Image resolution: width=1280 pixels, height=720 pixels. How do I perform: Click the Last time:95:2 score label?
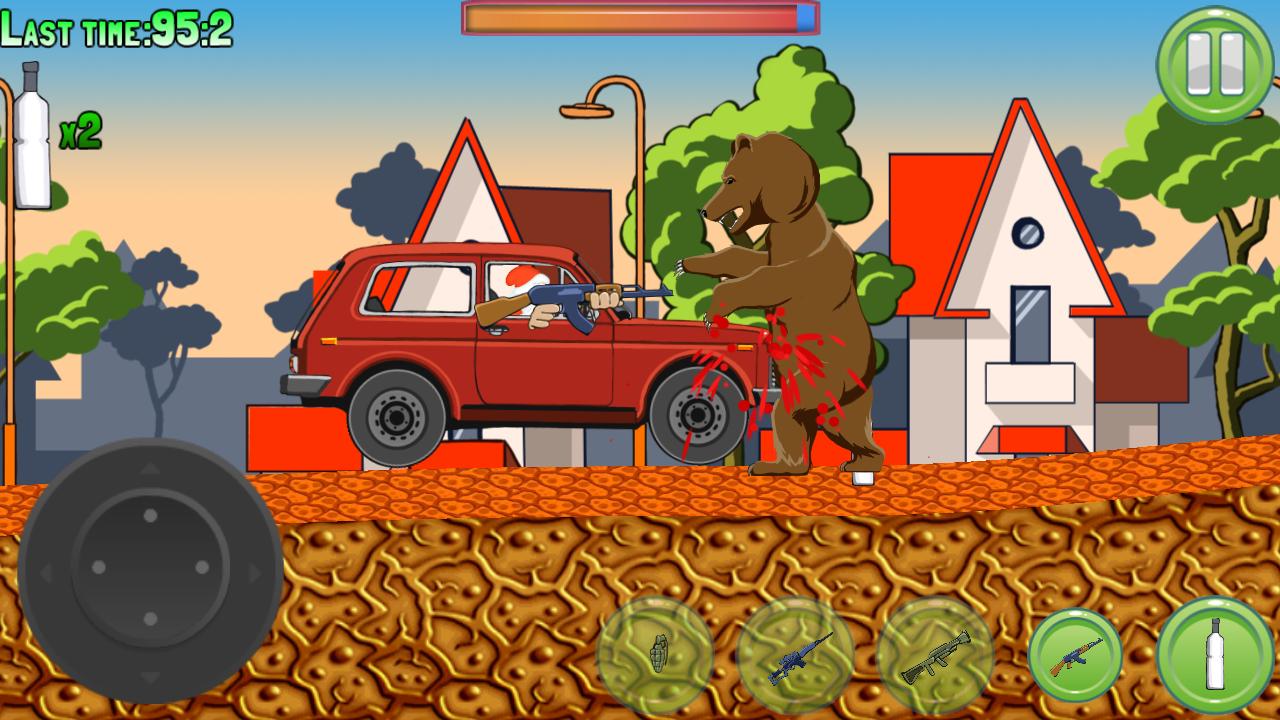[x=115, y=33]
